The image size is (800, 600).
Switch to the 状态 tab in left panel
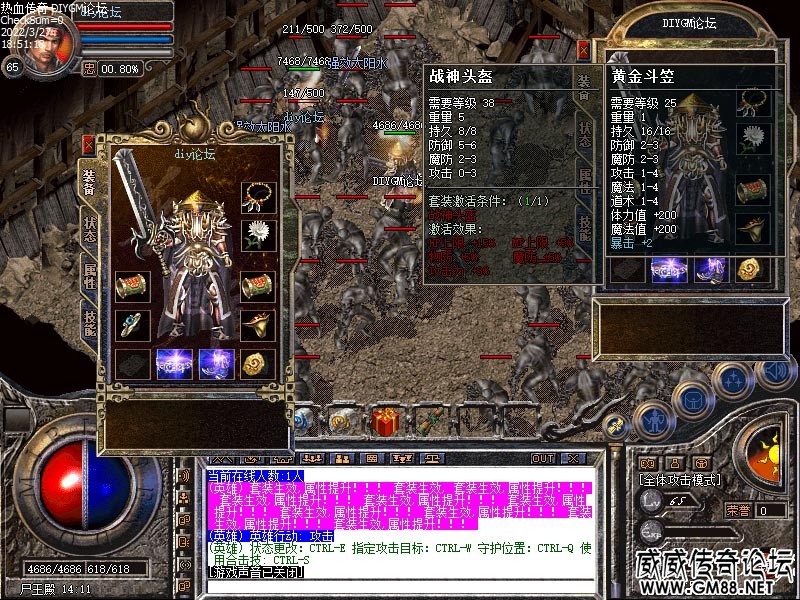(89, 228)
